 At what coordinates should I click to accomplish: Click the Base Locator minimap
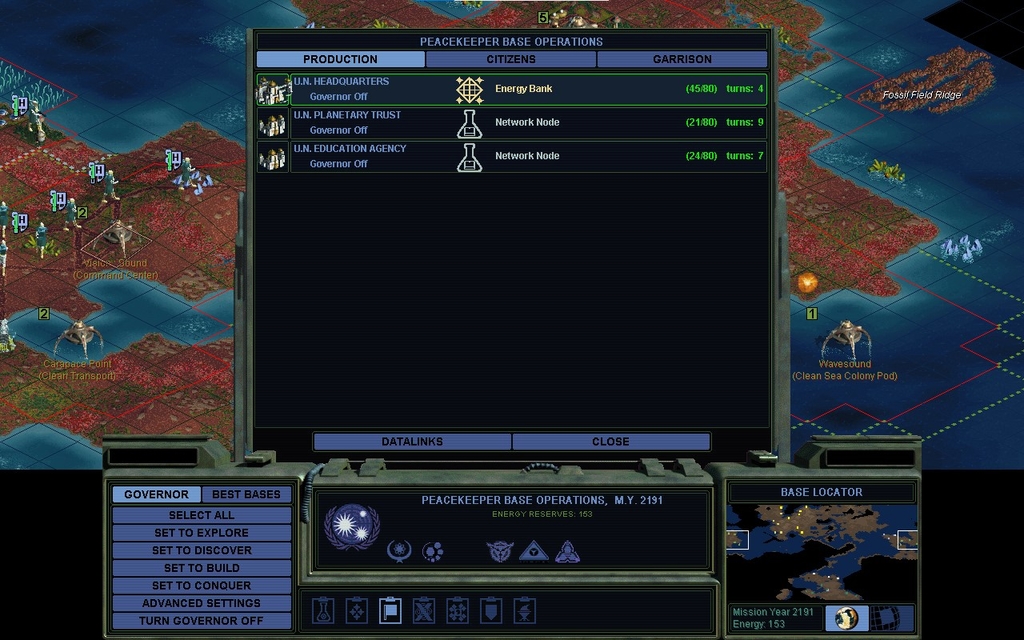pyautogui.click(x=821, y=551)
